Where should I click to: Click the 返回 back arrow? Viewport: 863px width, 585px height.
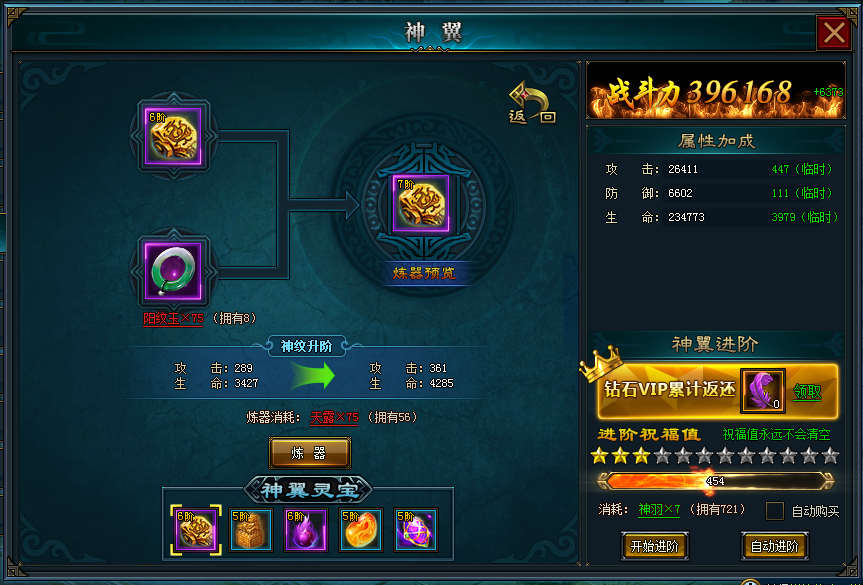(x=532, y=102)
